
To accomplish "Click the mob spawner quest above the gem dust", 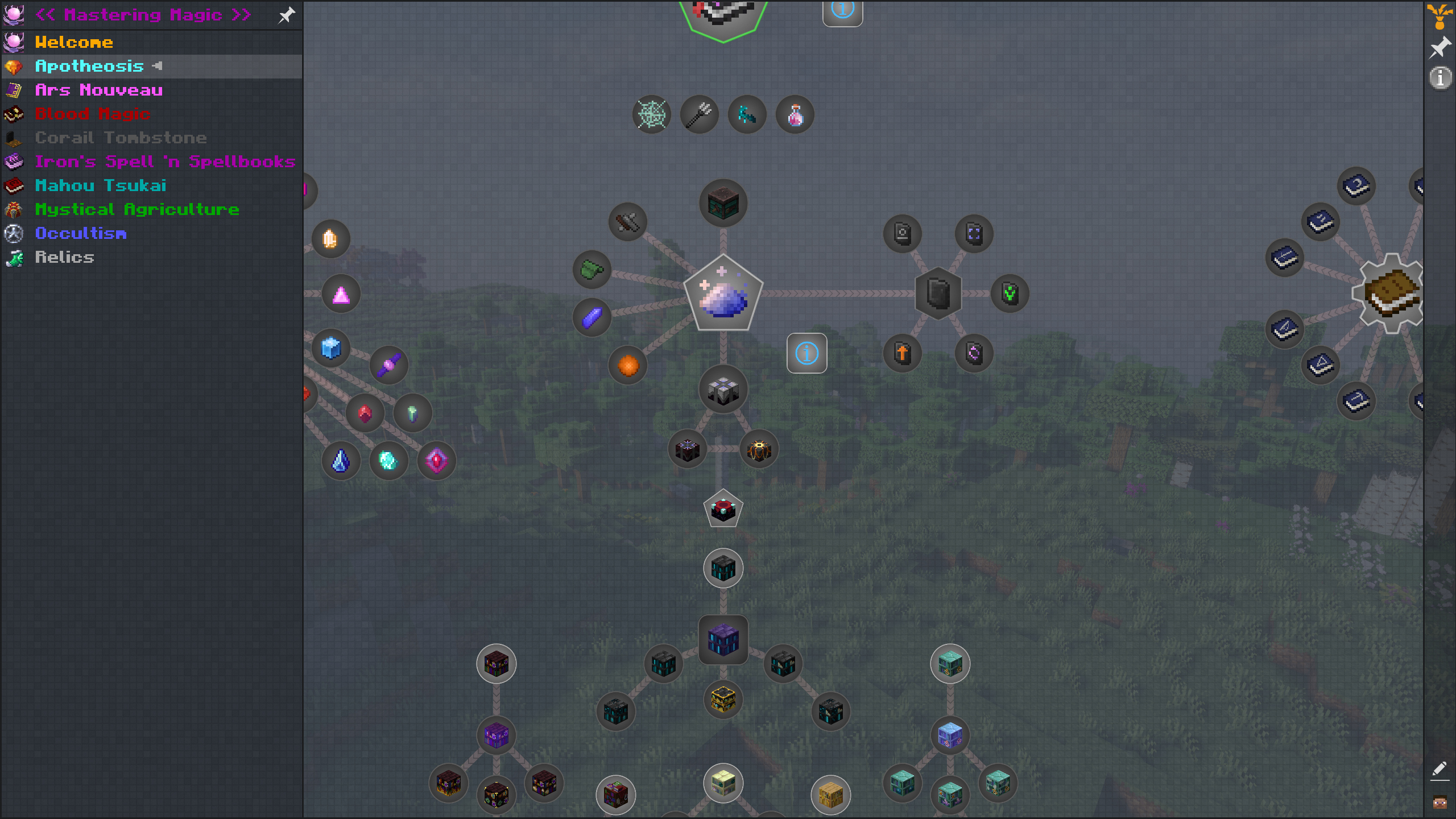I will tap(723, 202).
